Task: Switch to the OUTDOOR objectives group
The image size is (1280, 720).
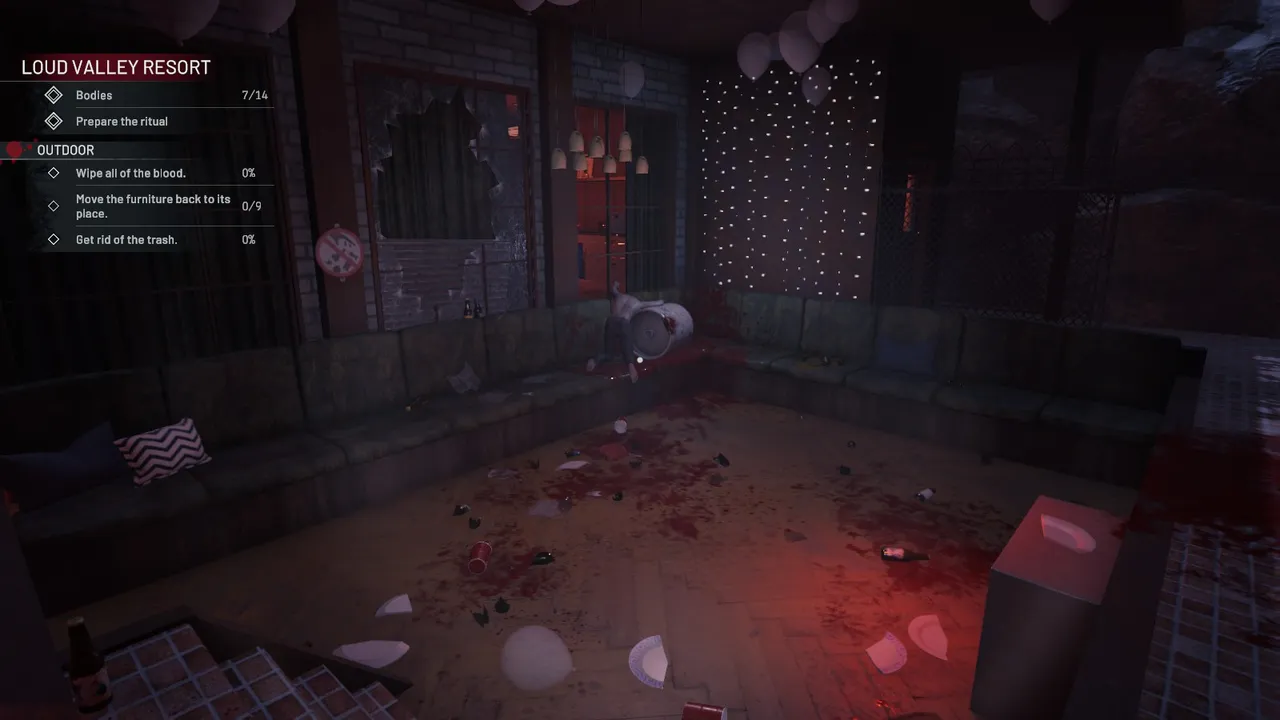Action: [x=66, y=150]
